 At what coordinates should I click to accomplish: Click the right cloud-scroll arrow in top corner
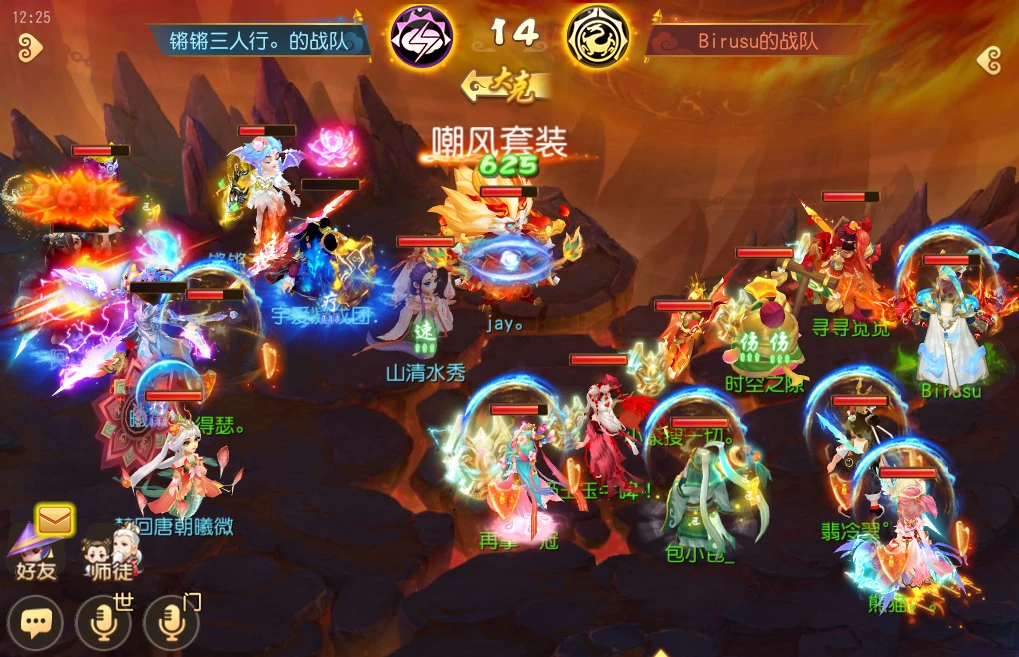tap(990, 60)
